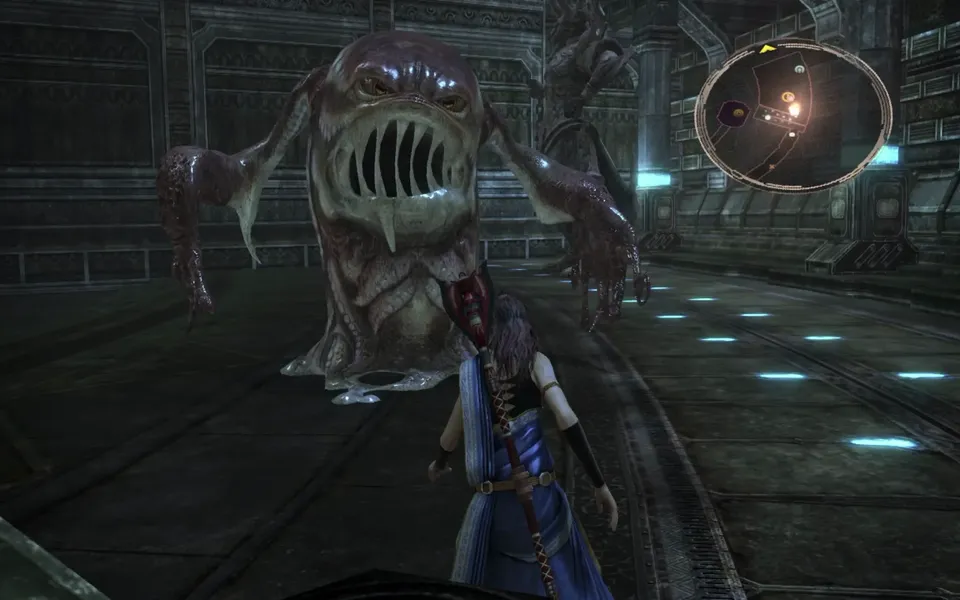Select the yellow arrow on the minimap rim

[x=767, y=48]
